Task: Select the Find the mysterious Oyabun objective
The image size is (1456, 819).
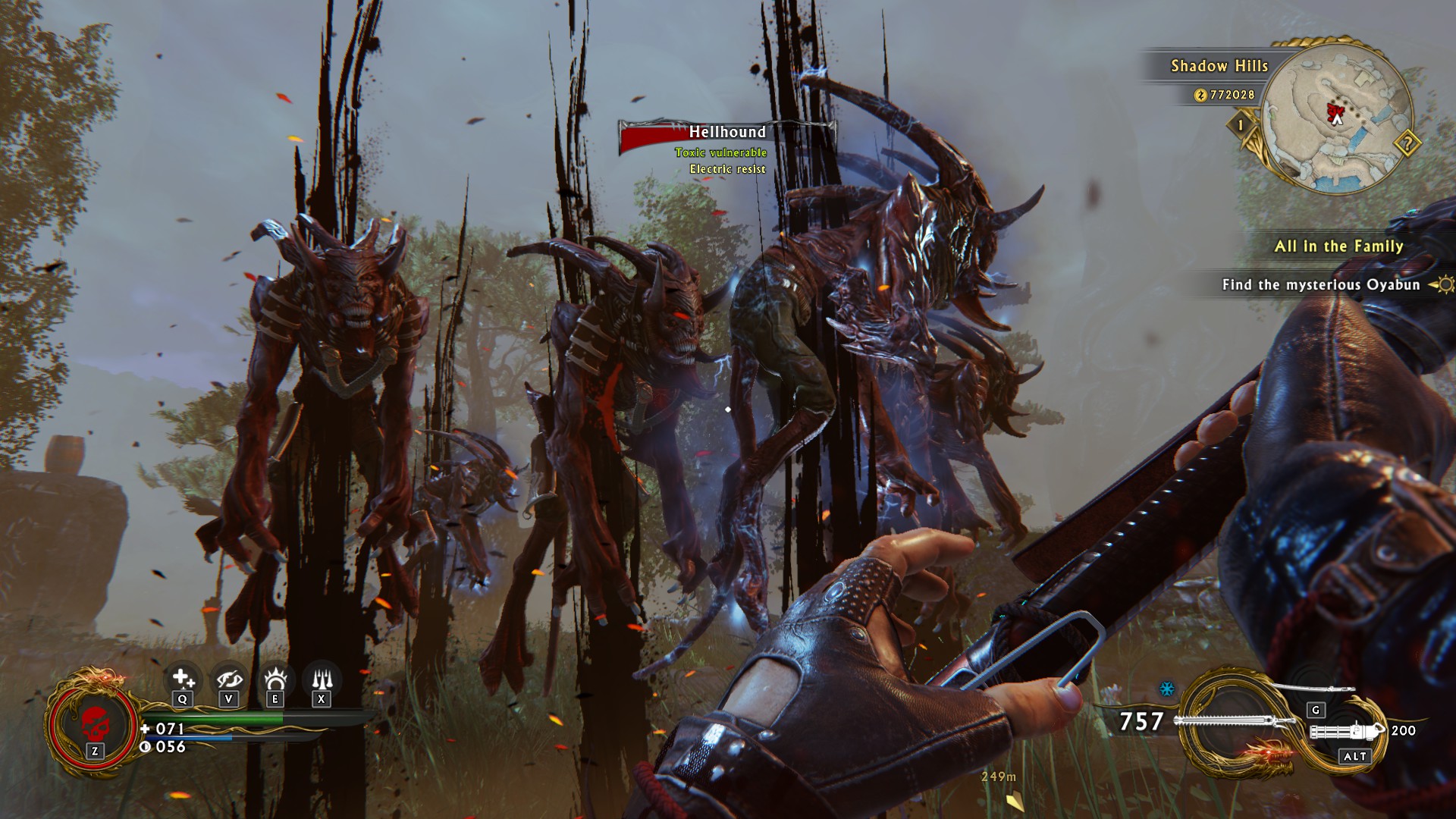Action: 1320,285
